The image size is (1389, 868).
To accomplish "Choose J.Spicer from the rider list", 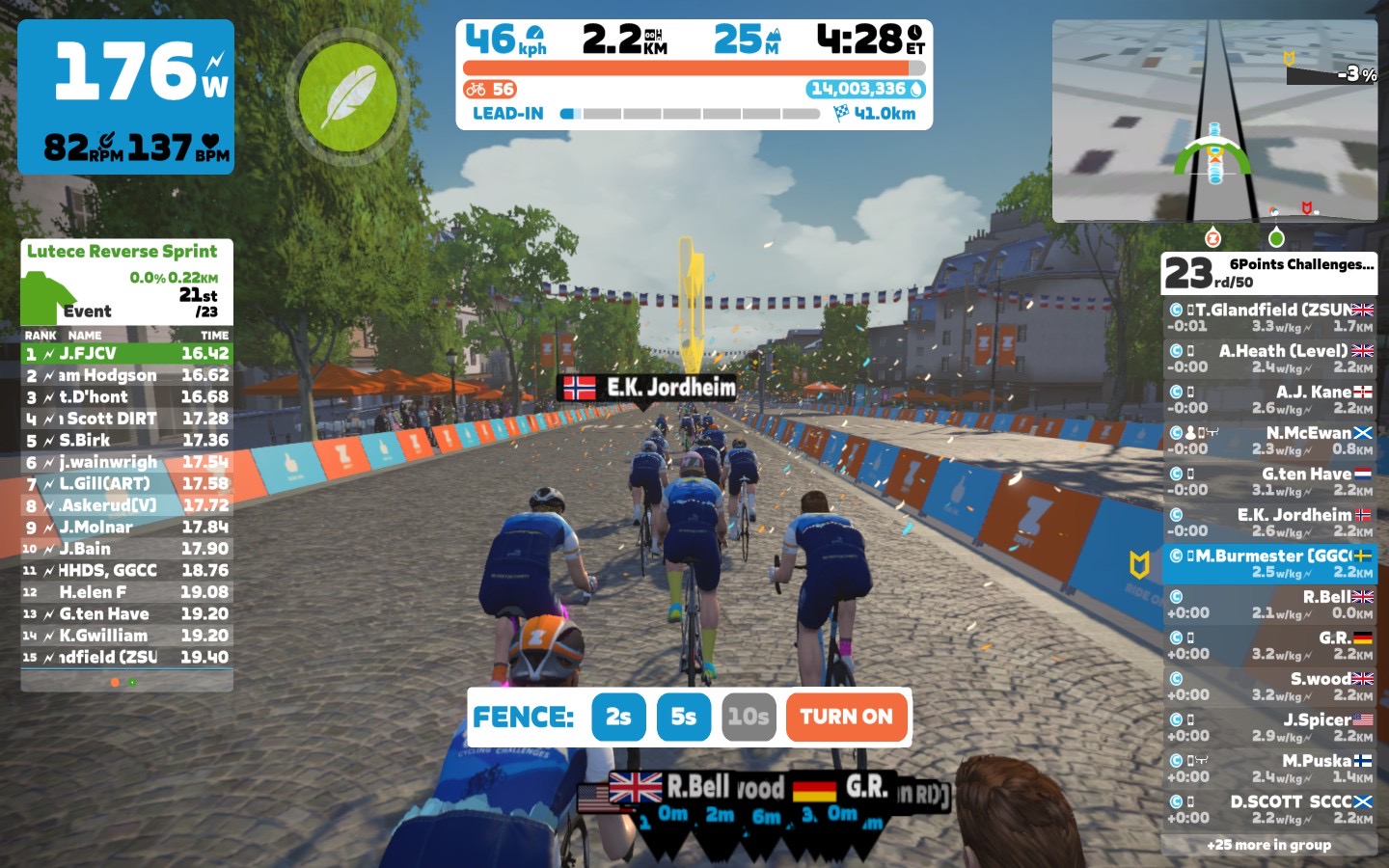I will click(x=1269, y=727).
